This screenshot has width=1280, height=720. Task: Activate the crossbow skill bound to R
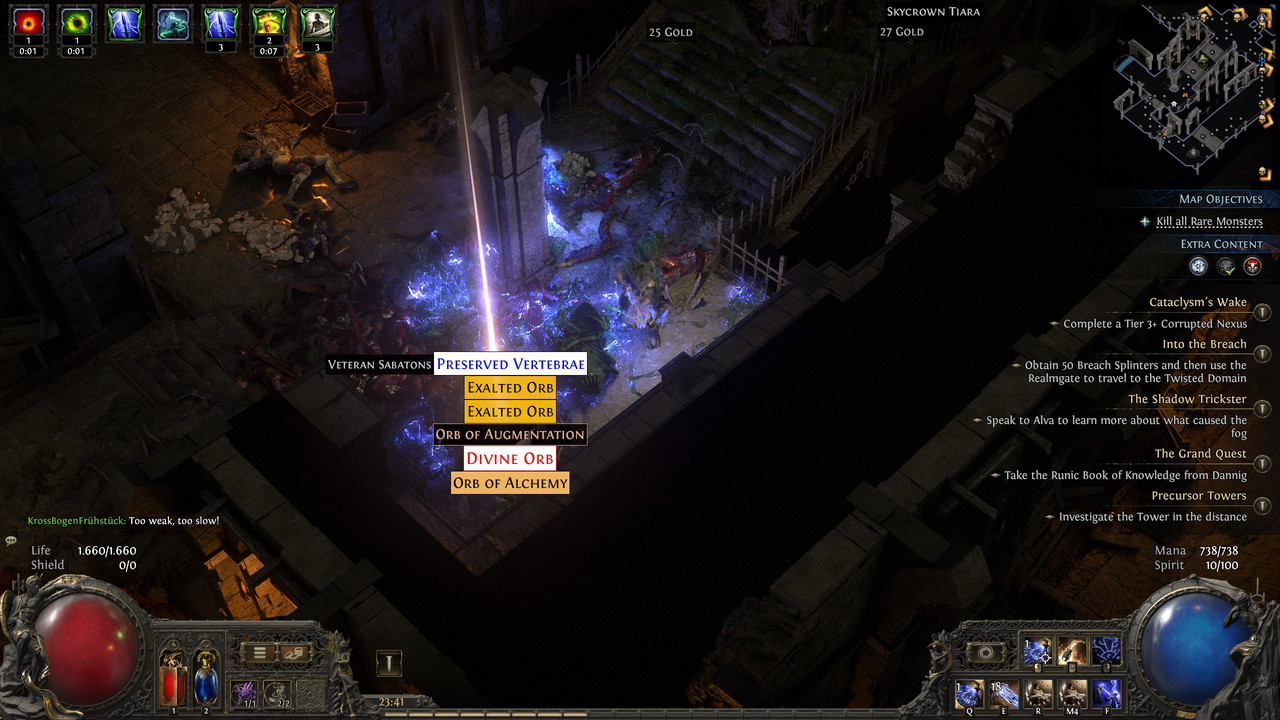pos(1038,693)
